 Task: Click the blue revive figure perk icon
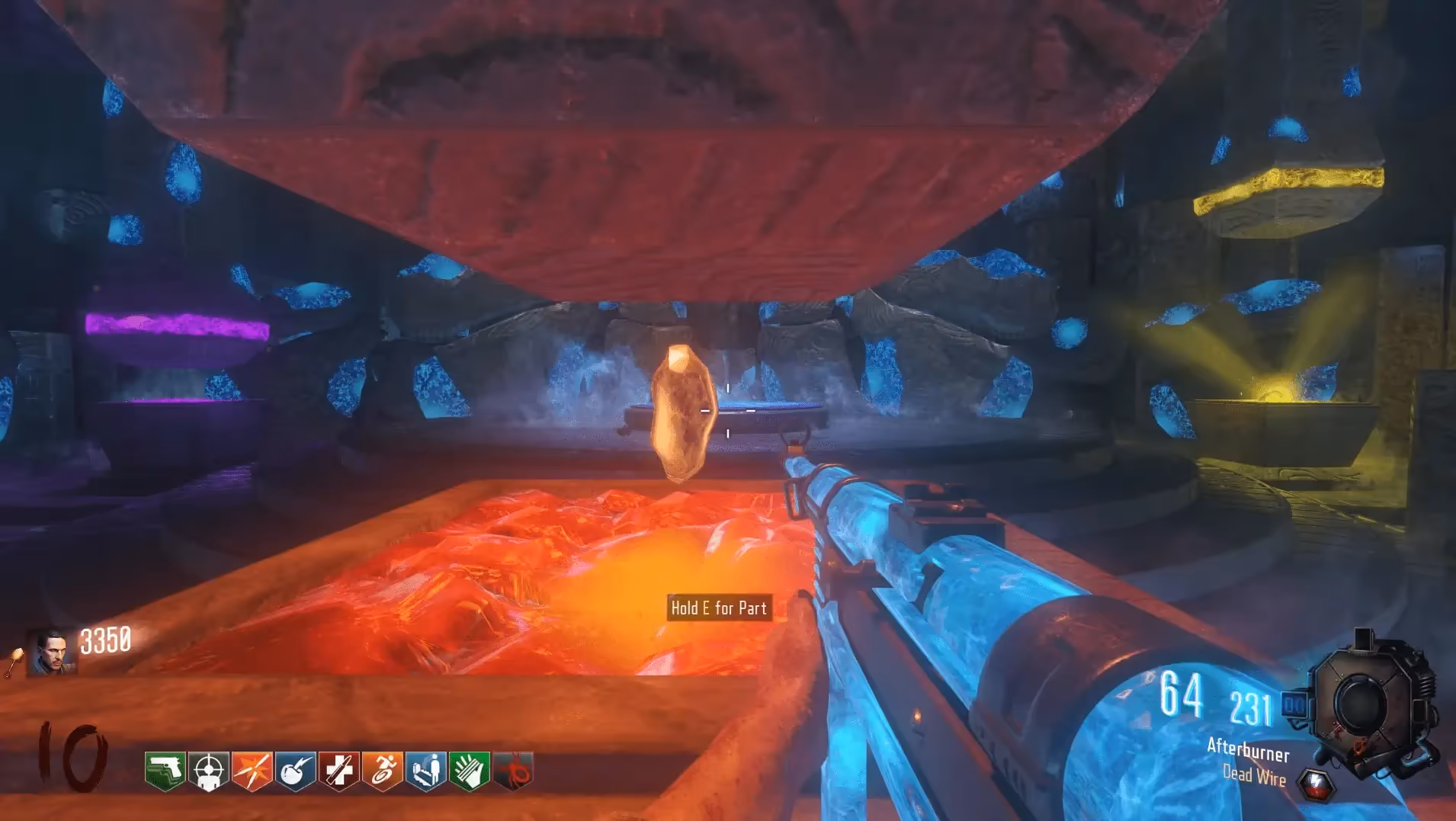click(x=426, y=771)
